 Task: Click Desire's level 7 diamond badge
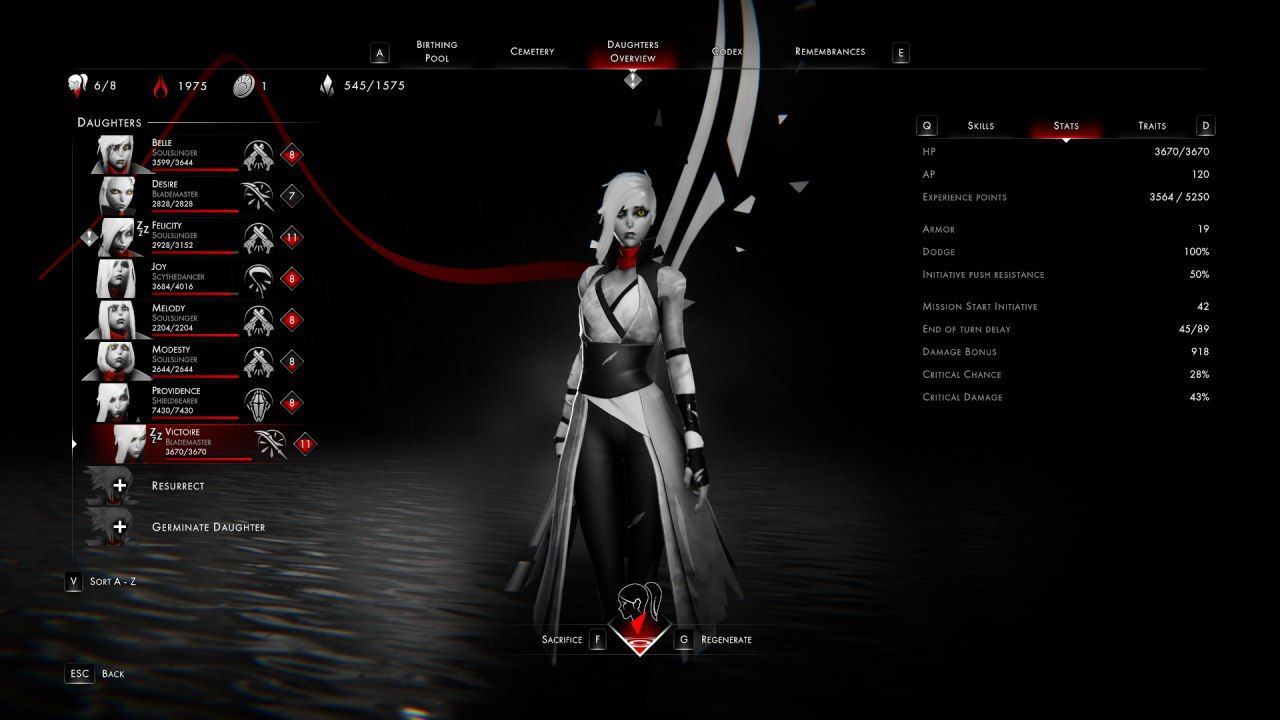tap(294, 196)
